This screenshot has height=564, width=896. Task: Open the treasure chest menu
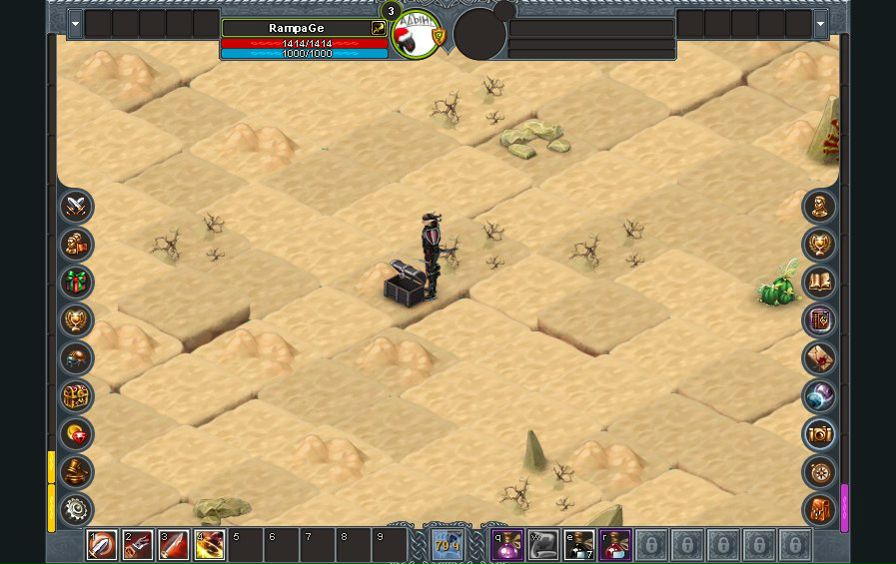tap(77, 396)
